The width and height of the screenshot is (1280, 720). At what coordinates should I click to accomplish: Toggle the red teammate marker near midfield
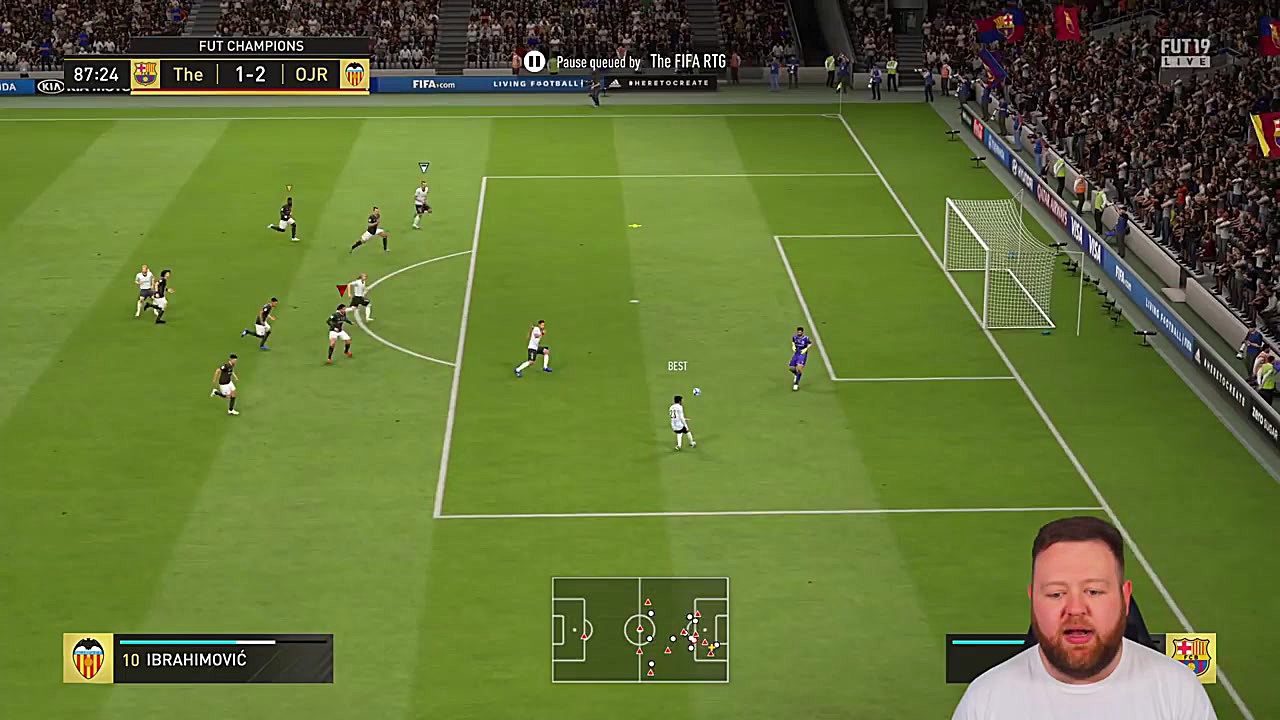coord(343,290)
